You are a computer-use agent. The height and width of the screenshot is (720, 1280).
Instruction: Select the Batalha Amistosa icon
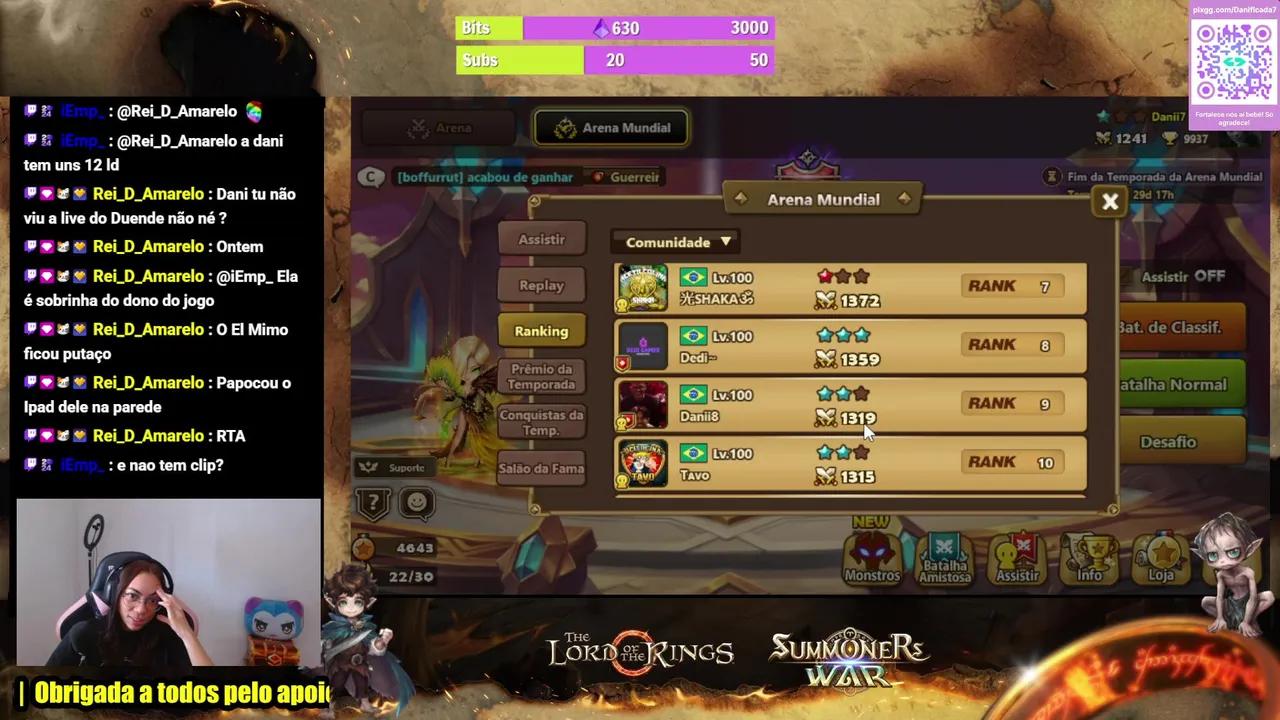click(x=944, y=557)
